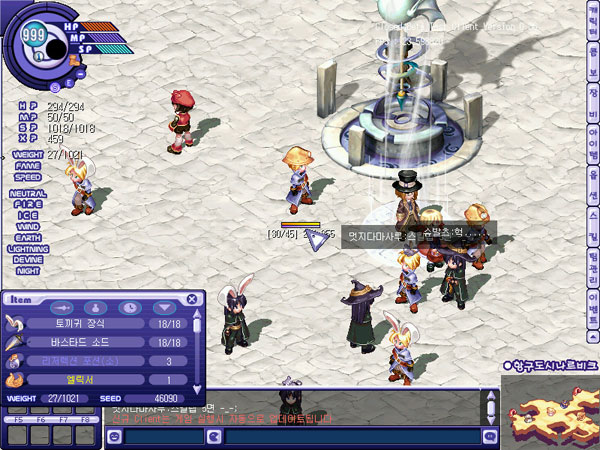Click the Item list scroll-down arrow
This screenshot has height=450, width=600.
[x=197, y=388]
